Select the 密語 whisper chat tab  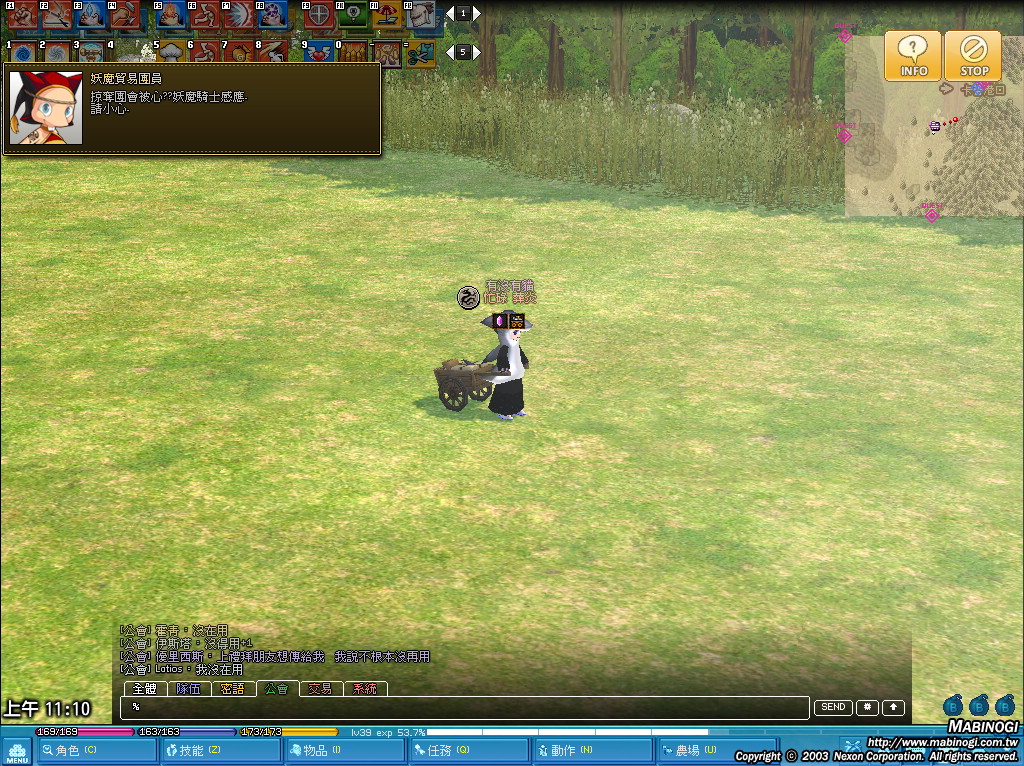[x=232, y=689]
